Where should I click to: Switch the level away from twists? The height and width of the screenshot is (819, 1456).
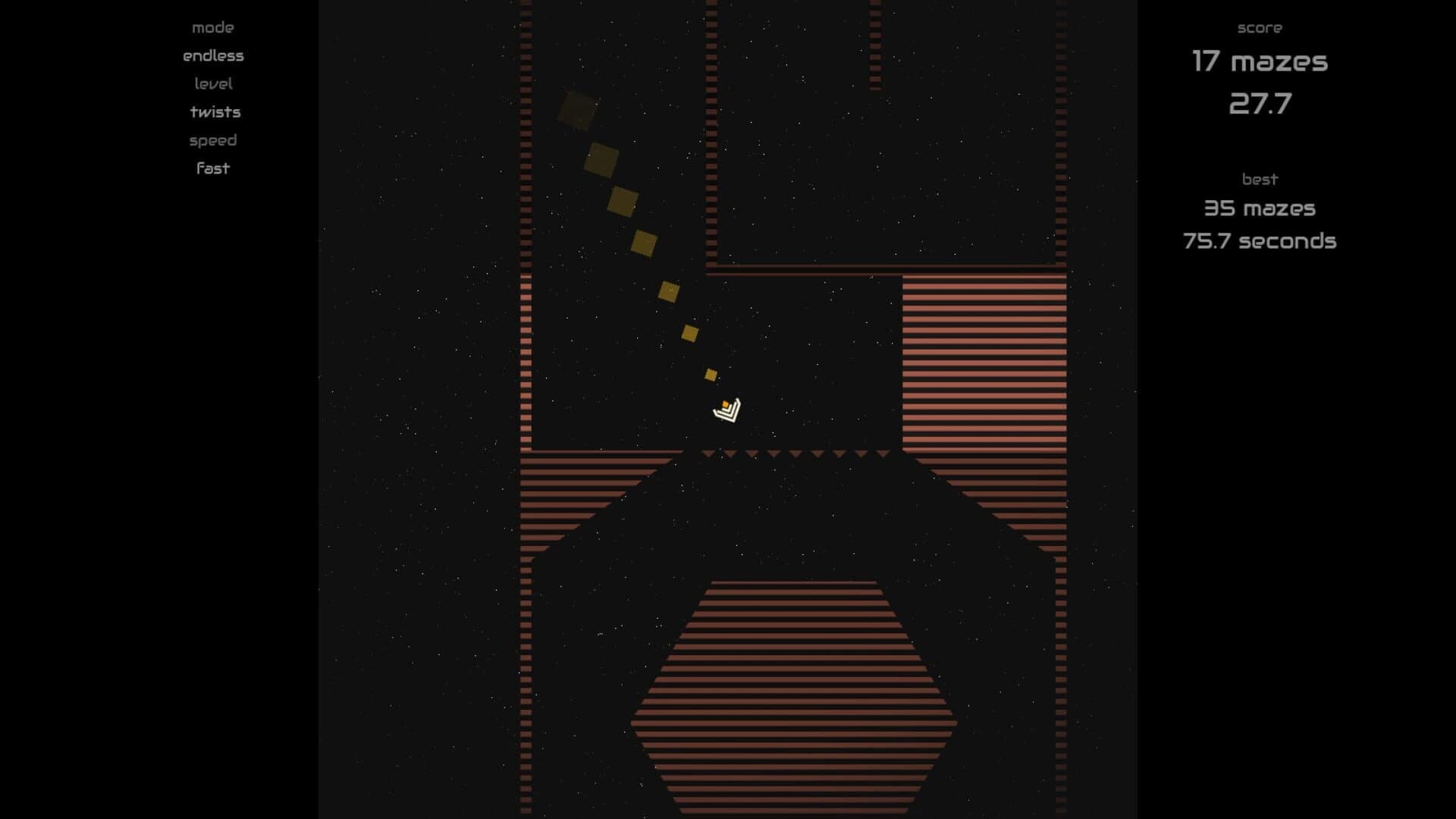215,111
